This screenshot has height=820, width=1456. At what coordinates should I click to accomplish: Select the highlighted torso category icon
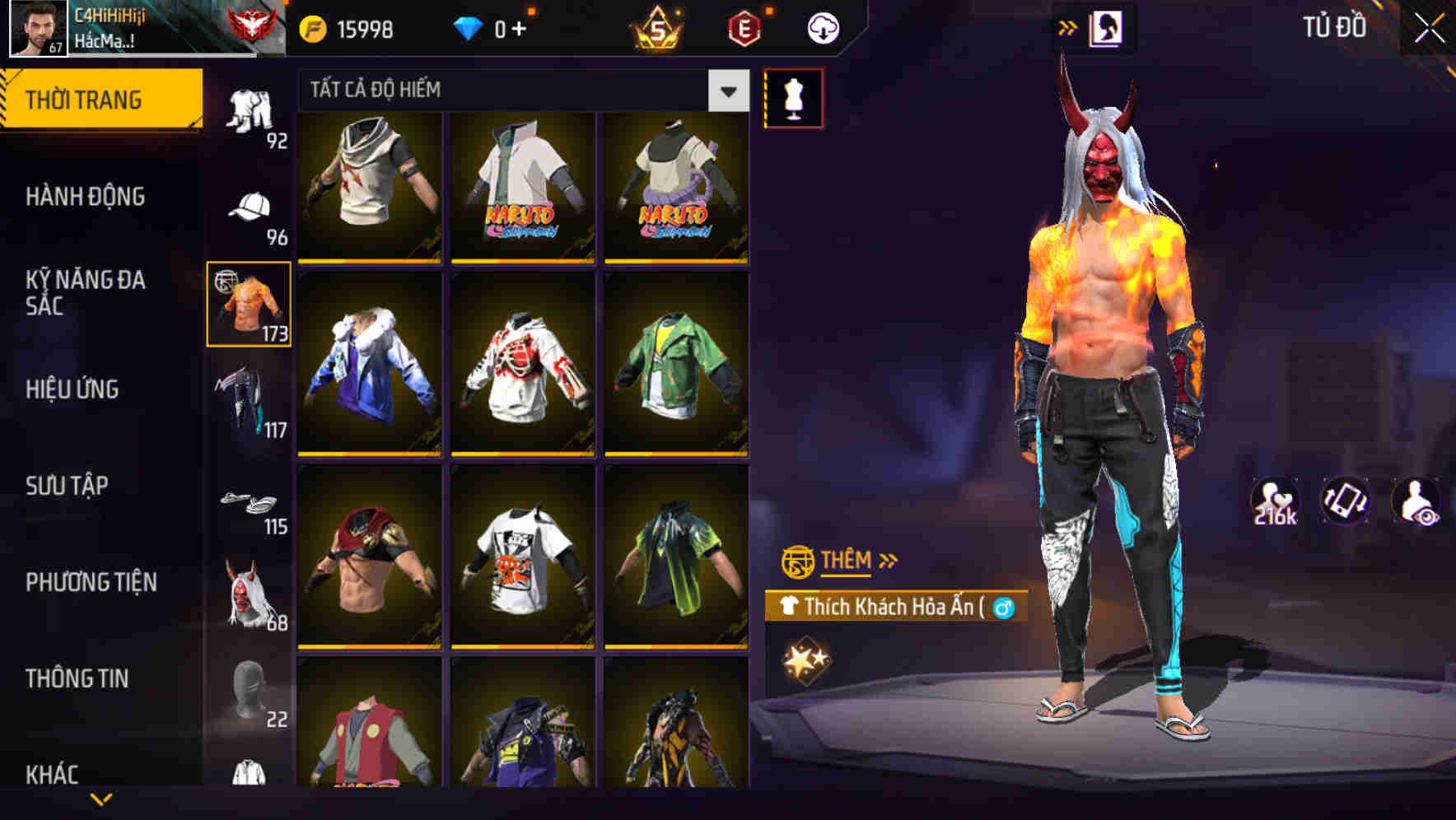(248, 304)
